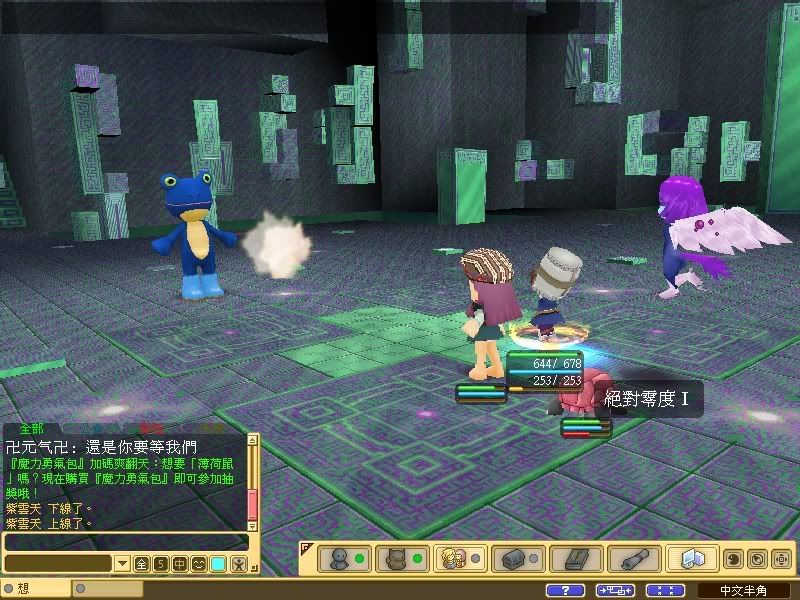Viewport: 800px width, 600px height.
Task: Open the character action gestures button
Action: click(x=238, y=564)
